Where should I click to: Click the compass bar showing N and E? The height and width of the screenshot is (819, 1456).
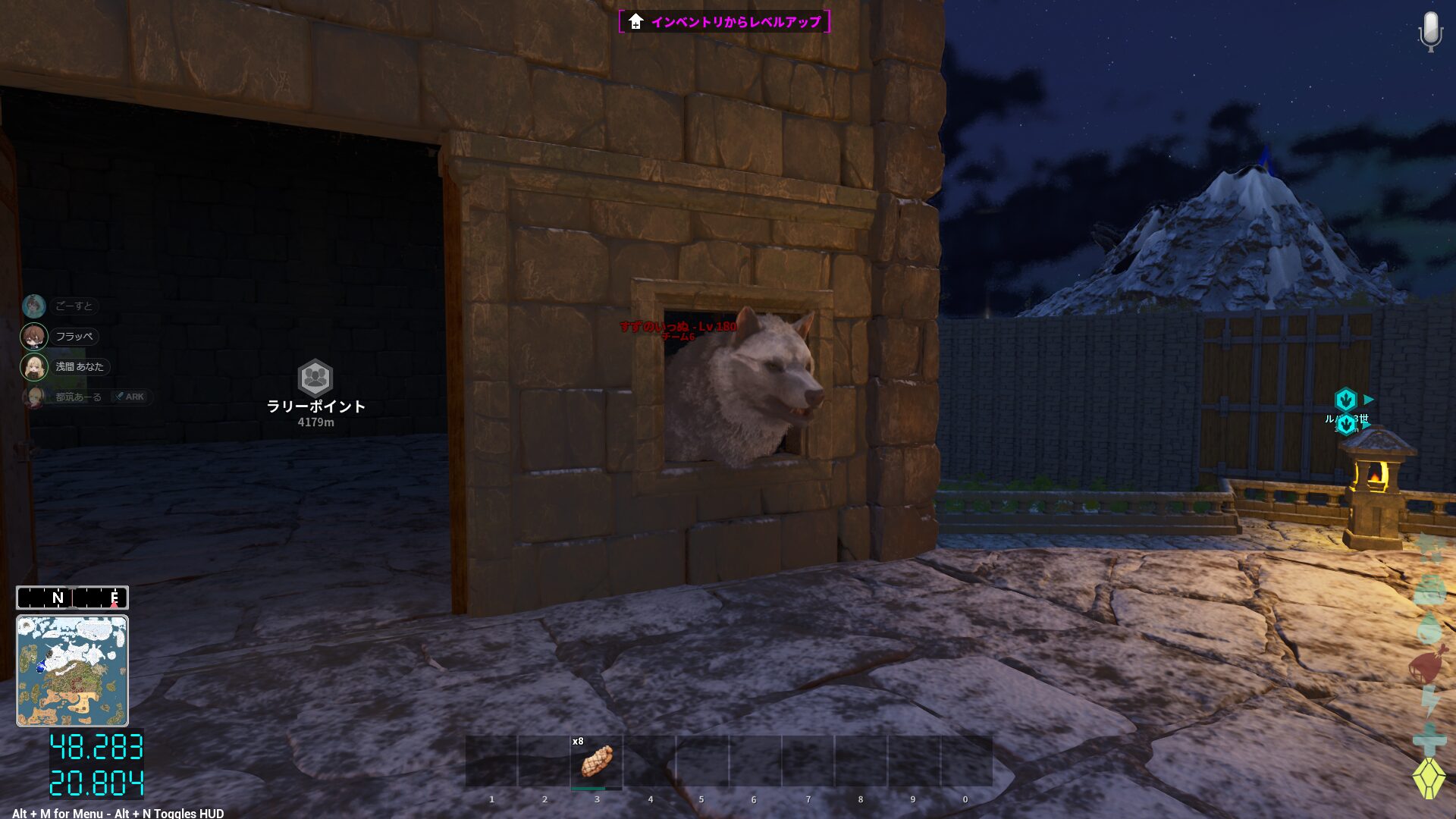point(72,598)
